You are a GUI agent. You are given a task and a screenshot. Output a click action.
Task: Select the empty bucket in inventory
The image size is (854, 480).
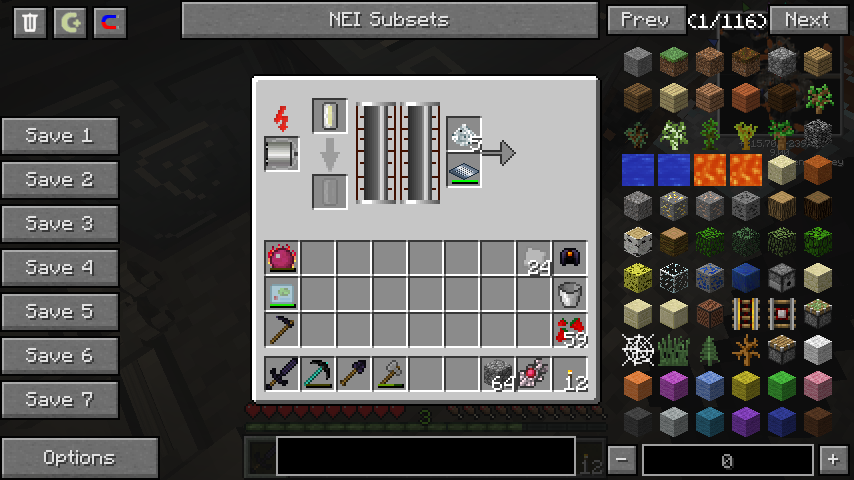[x=570, y=294]
